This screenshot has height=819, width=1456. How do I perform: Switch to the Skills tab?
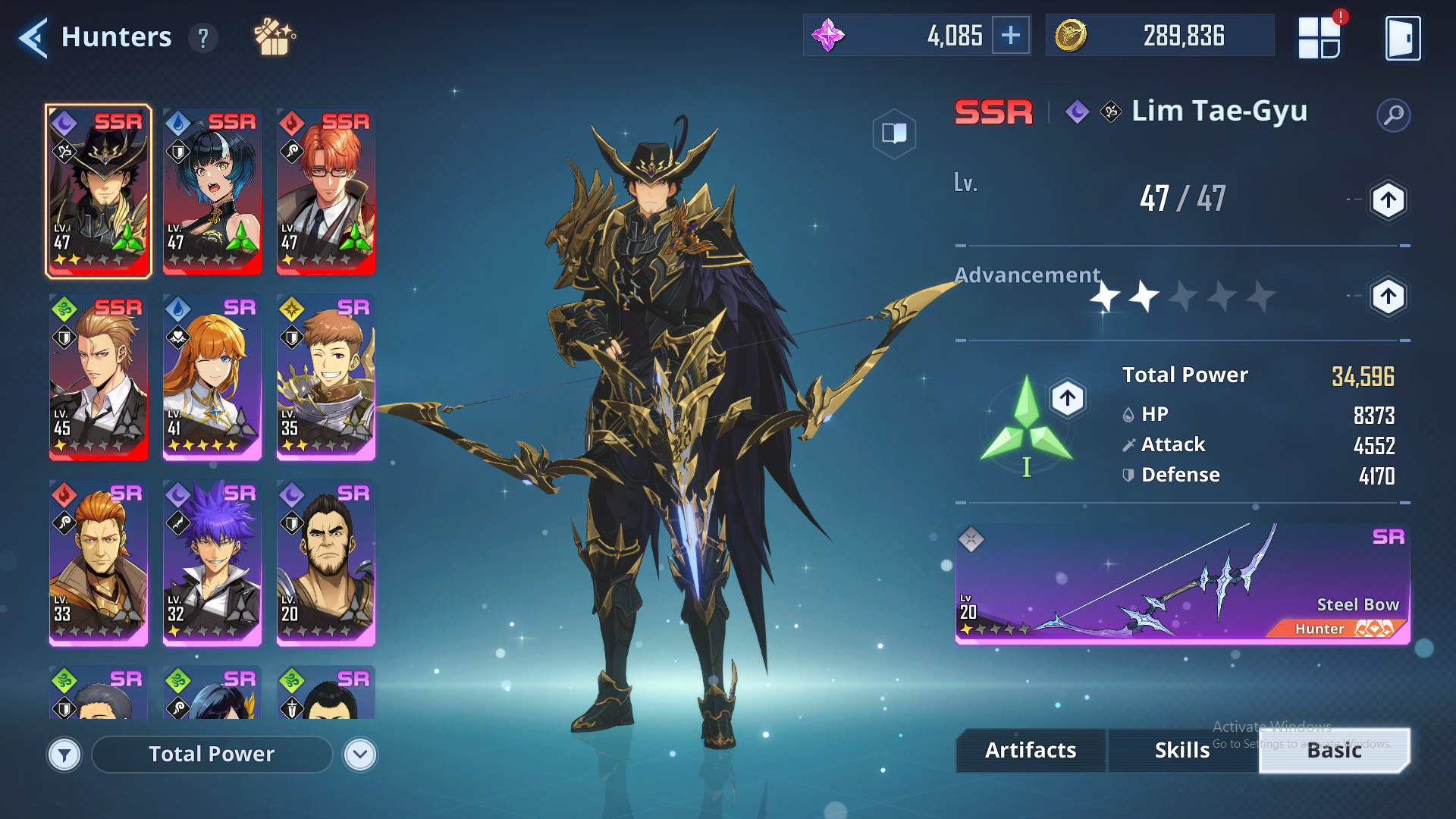(1181, 750)
